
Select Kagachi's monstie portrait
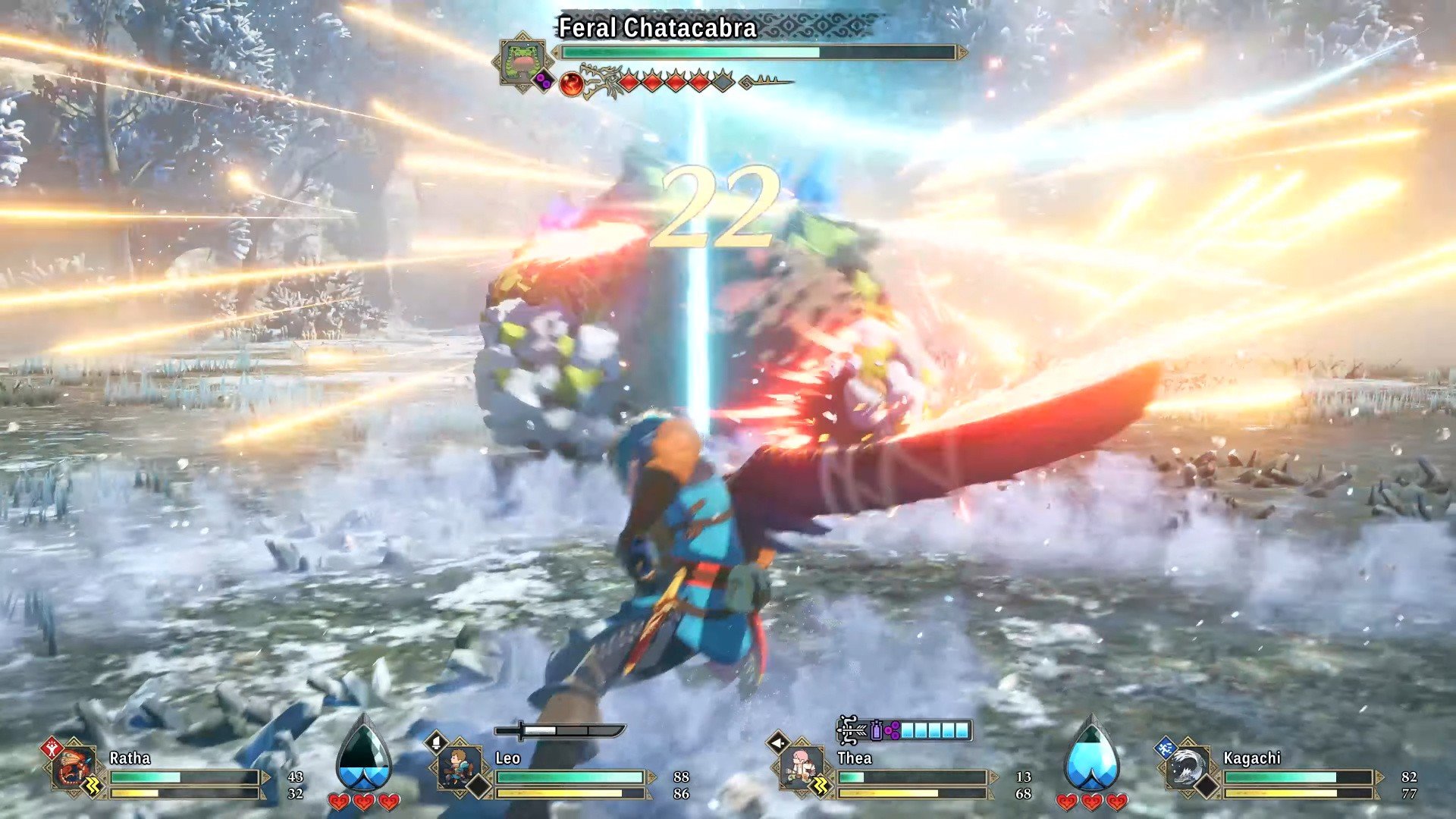click(x=1188, y=766)
